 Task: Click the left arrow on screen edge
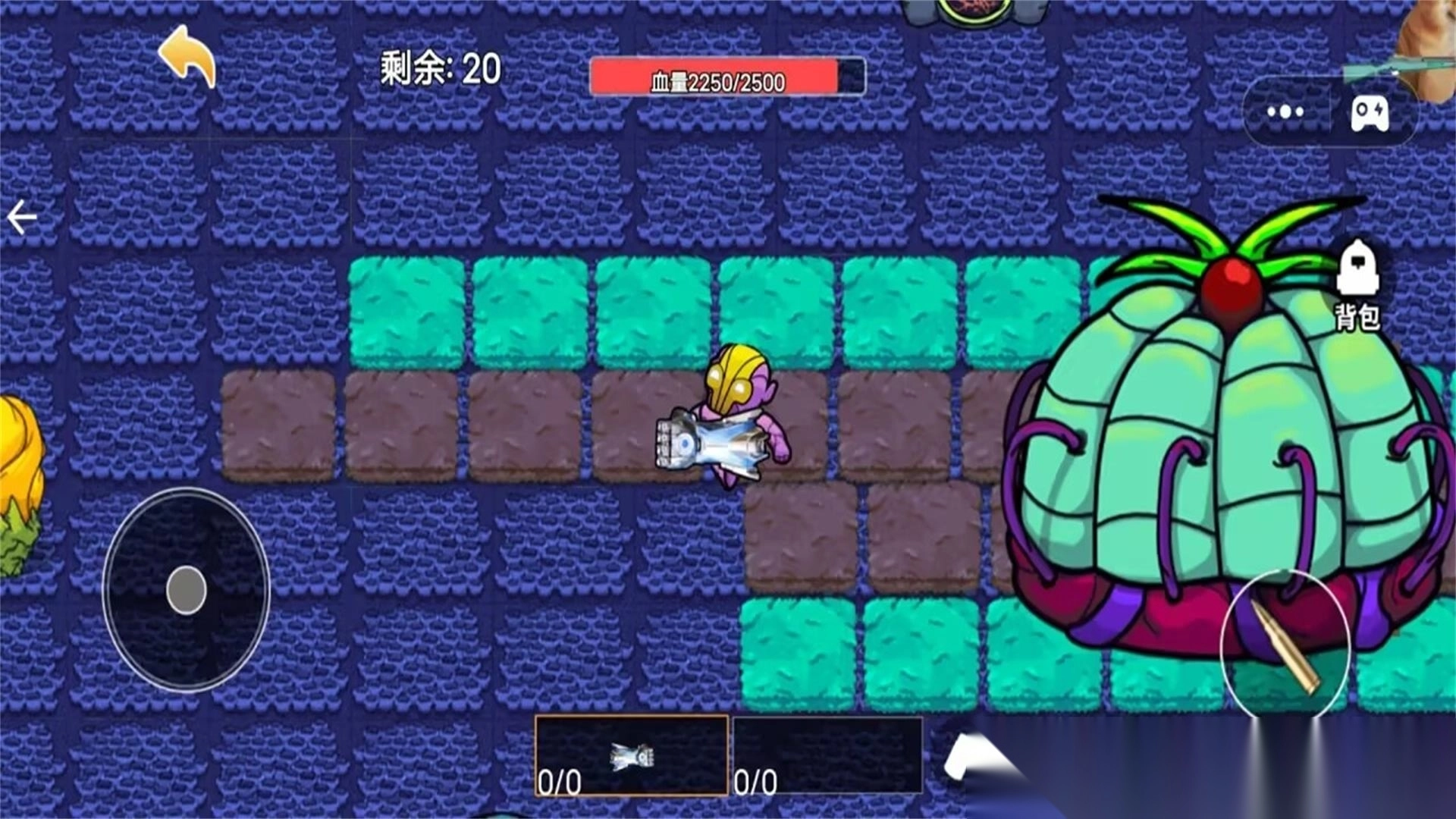(x=21, y=217)
